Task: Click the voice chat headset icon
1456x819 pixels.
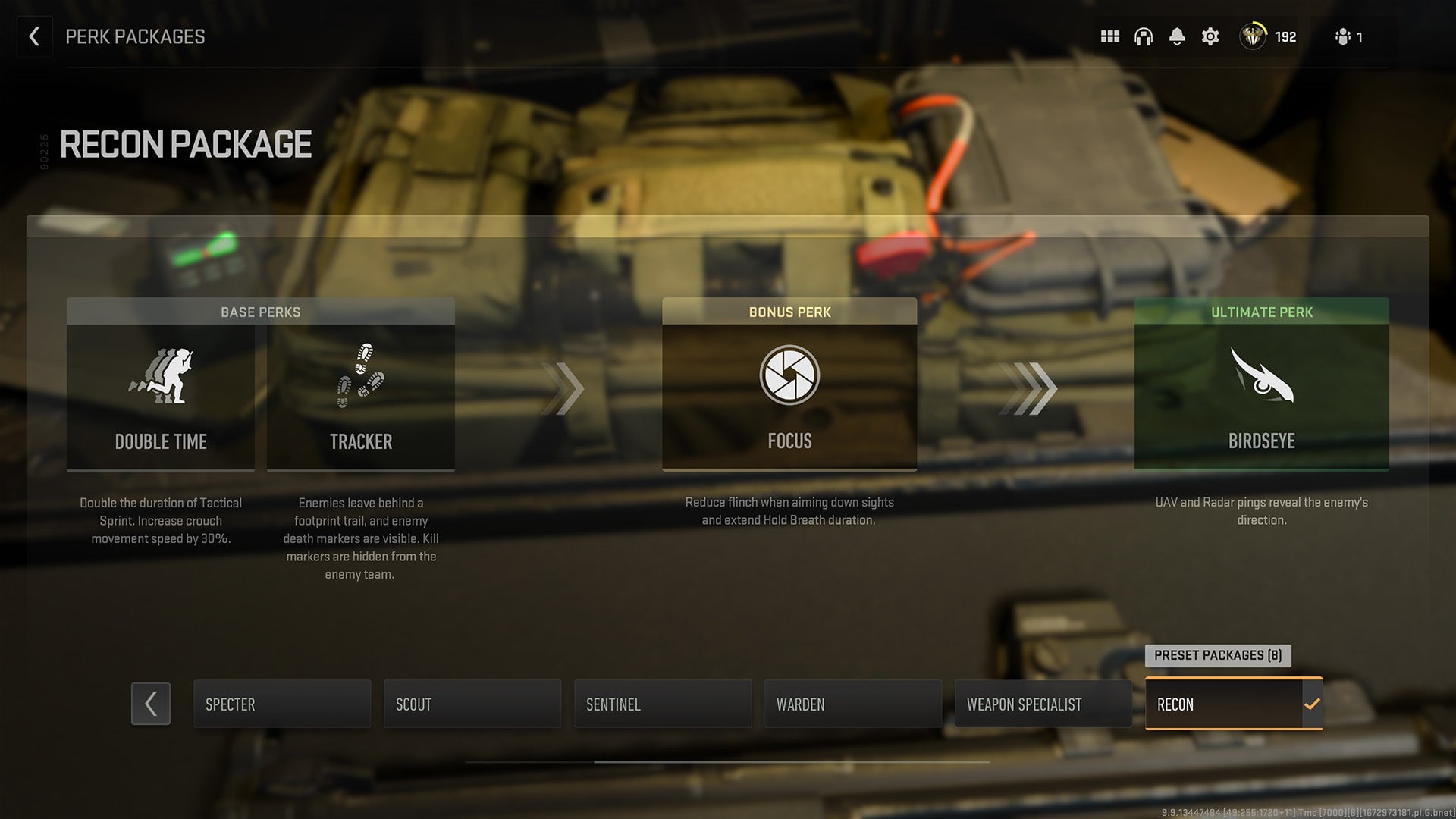Action: coord(1144,36)
